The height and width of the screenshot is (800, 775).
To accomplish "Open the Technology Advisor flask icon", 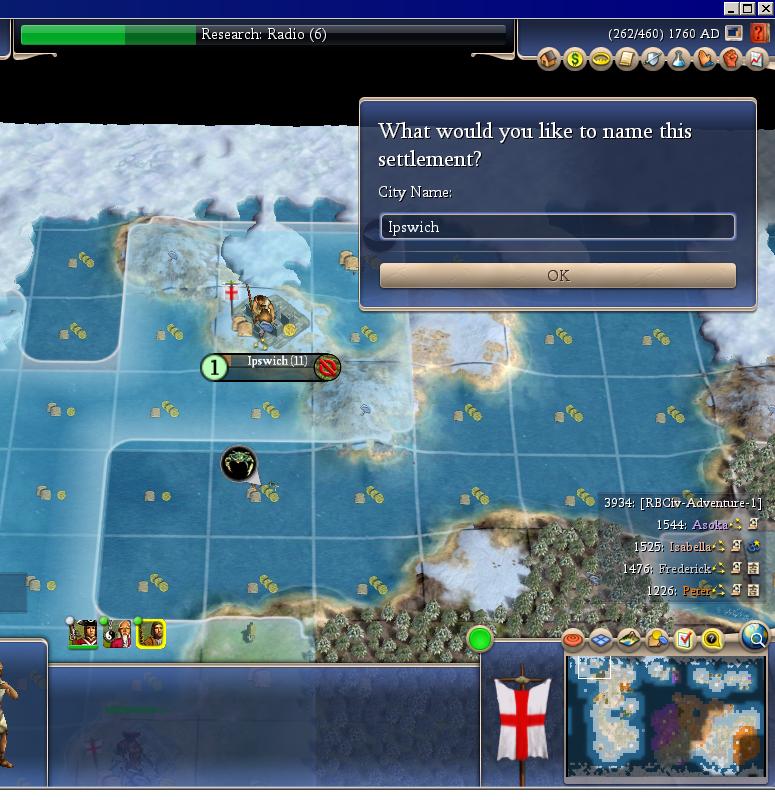I will click(679, 60).
